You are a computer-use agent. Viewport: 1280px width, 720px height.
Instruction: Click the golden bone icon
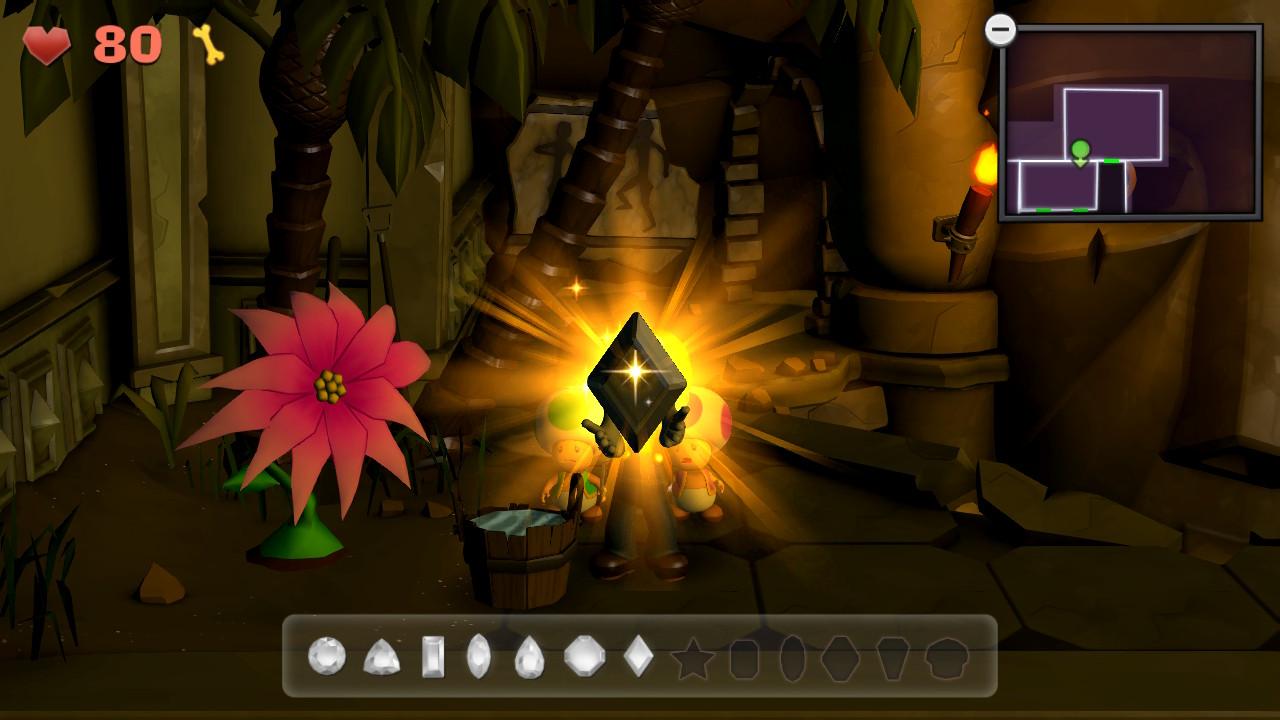pos(209,44)
